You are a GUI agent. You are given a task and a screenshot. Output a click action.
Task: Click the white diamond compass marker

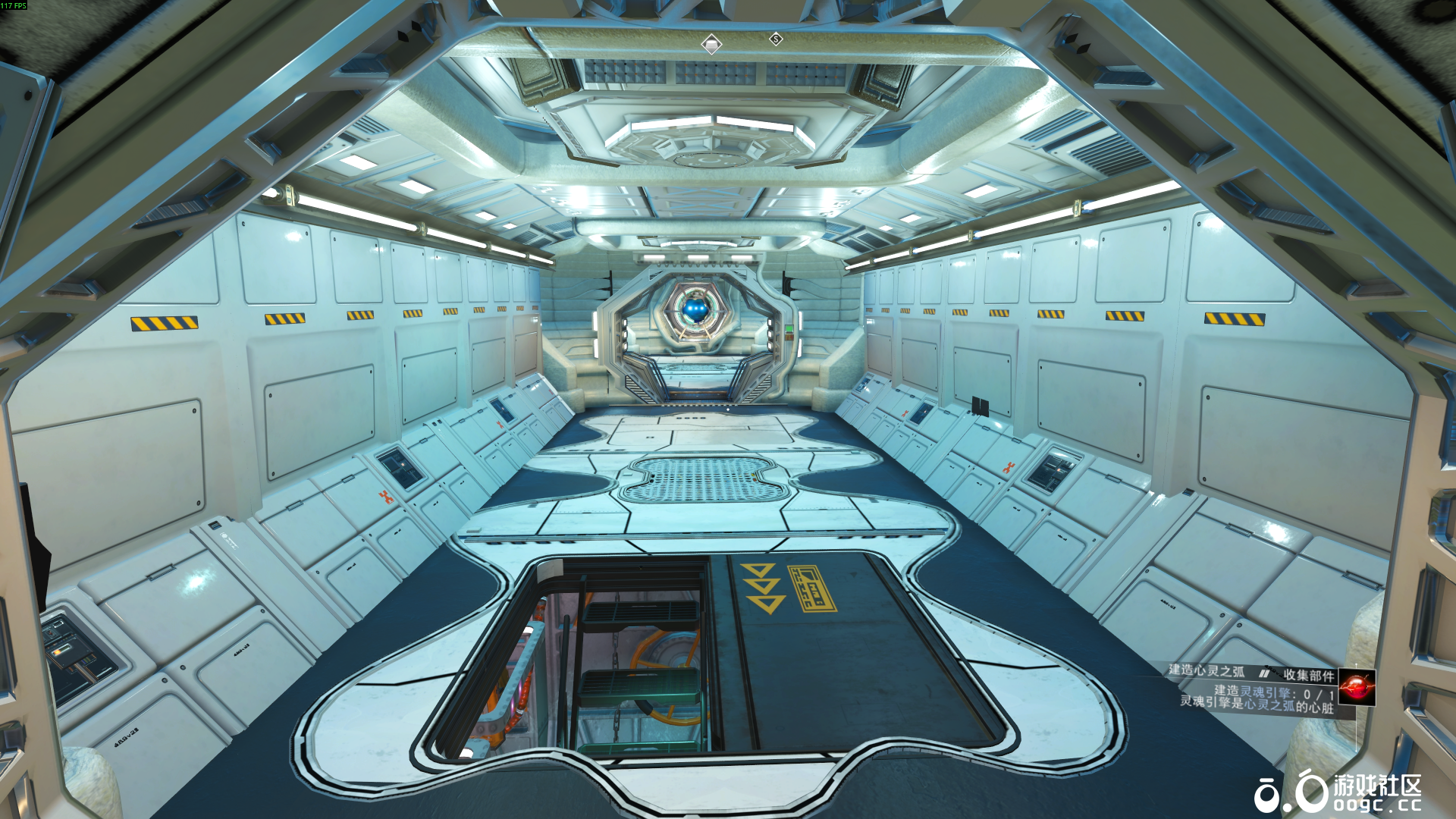point(711,45)
